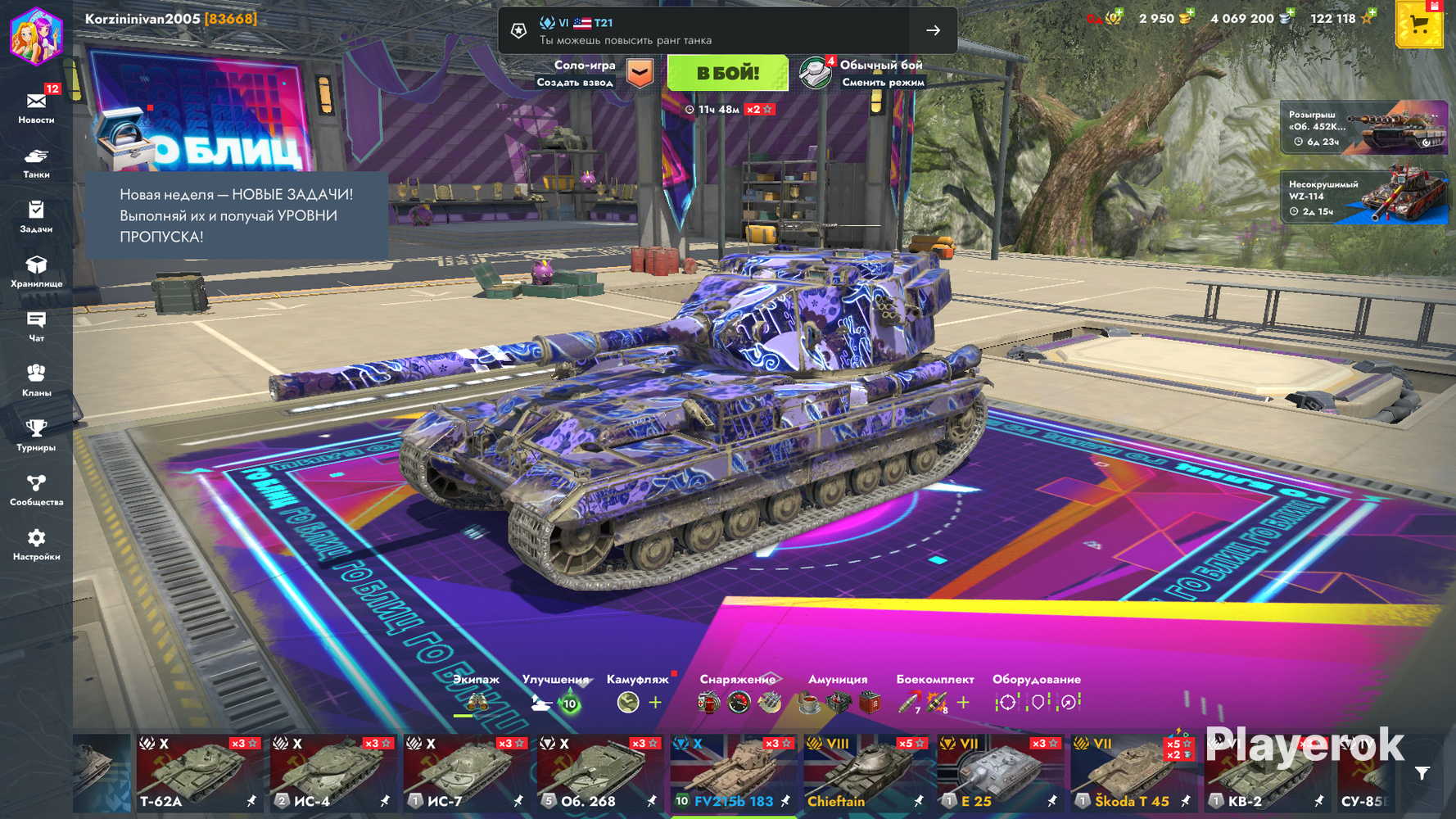The height and width of the screenshot is (819, 1456).
Task: Open the Турниры tournaments menu
Action: 36,435
